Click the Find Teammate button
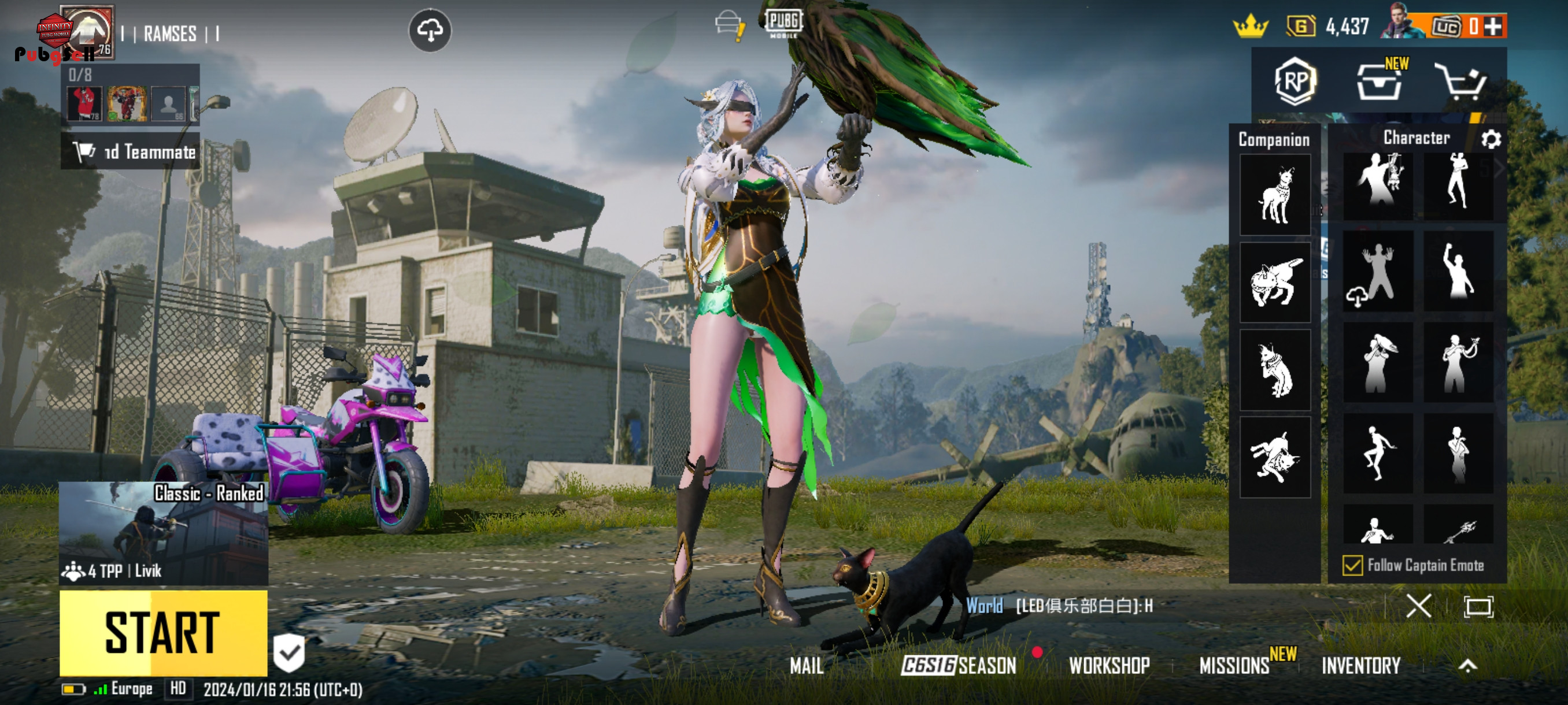1568x705 pixels. coord(131,151)
